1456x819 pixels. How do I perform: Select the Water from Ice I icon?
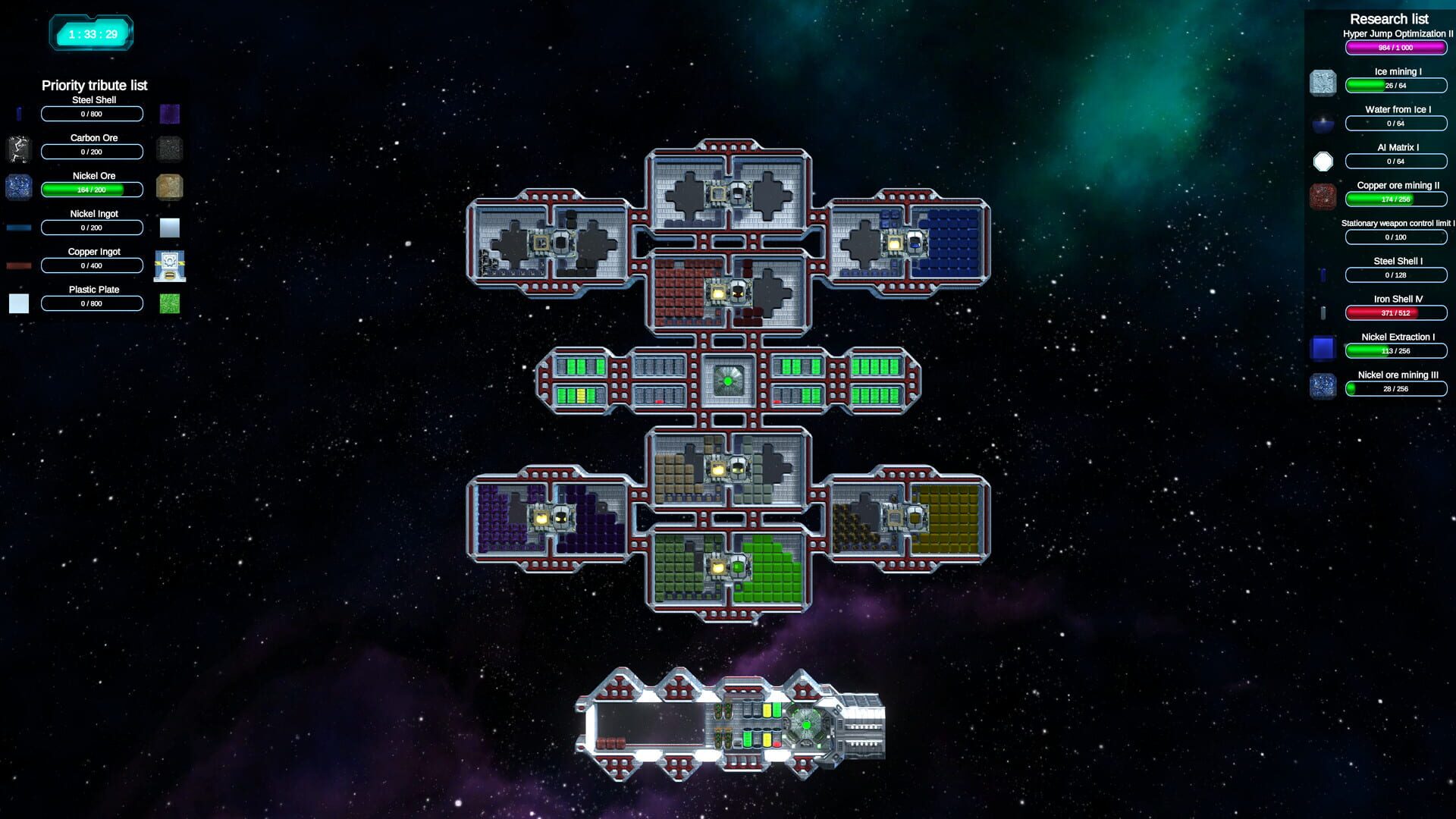(x=1323, y=121)
